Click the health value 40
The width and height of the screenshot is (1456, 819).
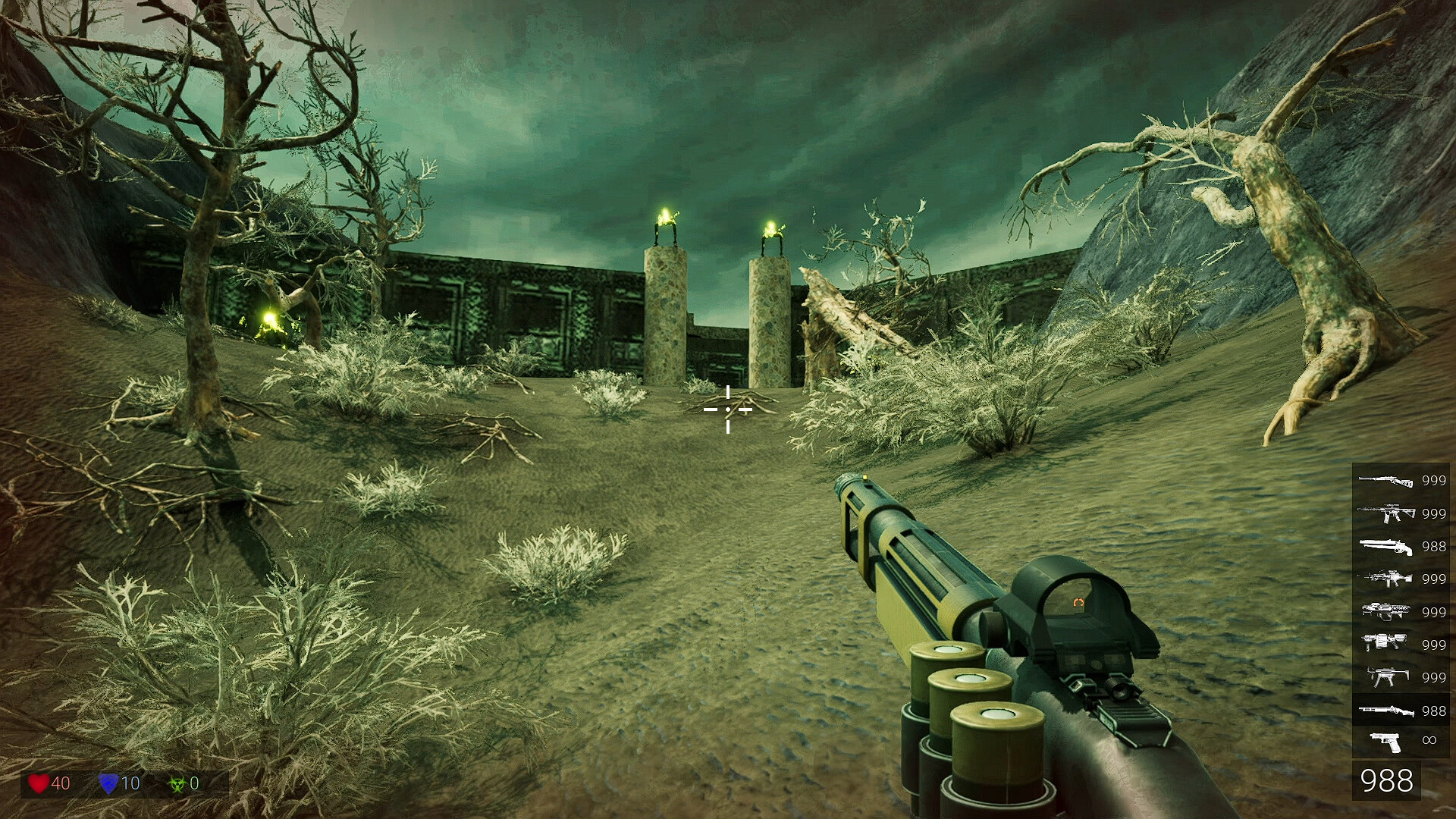(x=61, y=783)
